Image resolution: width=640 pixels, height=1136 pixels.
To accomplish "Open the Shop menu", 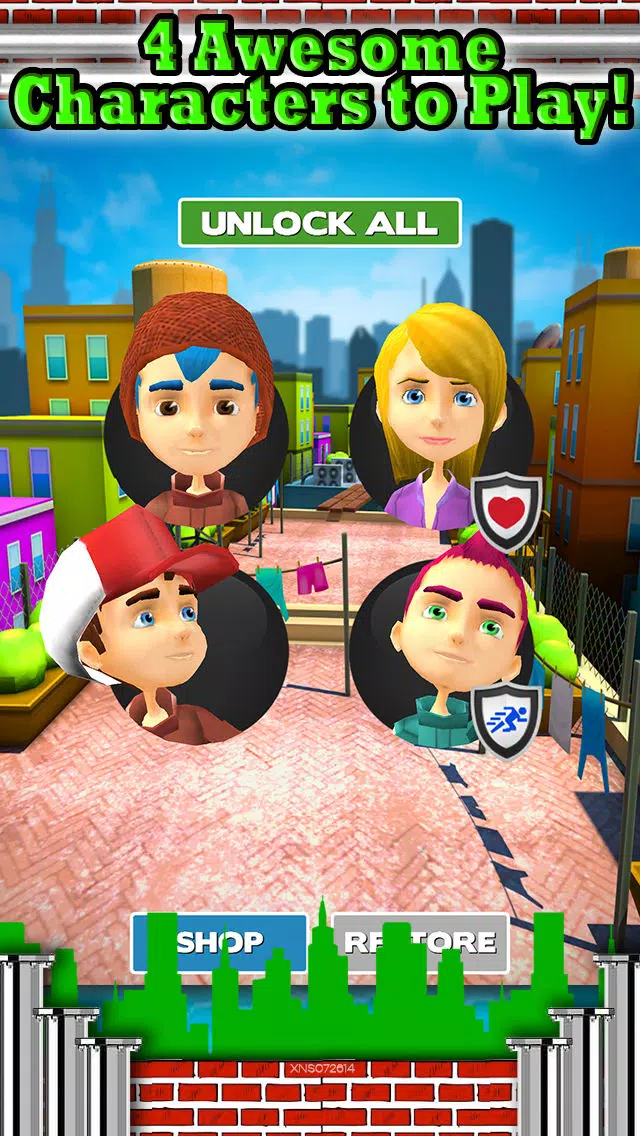I will (220, 941).
